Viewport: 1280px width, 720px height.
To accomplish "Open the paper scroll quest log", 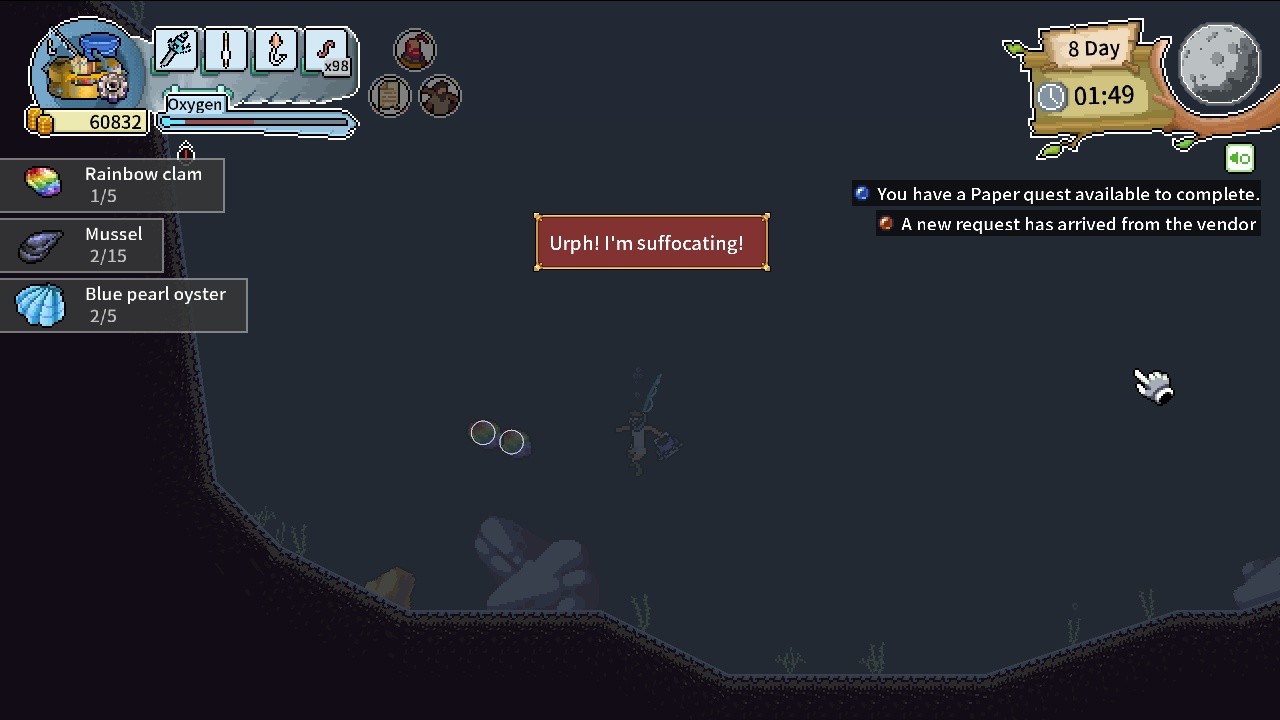I will [390, 95].
